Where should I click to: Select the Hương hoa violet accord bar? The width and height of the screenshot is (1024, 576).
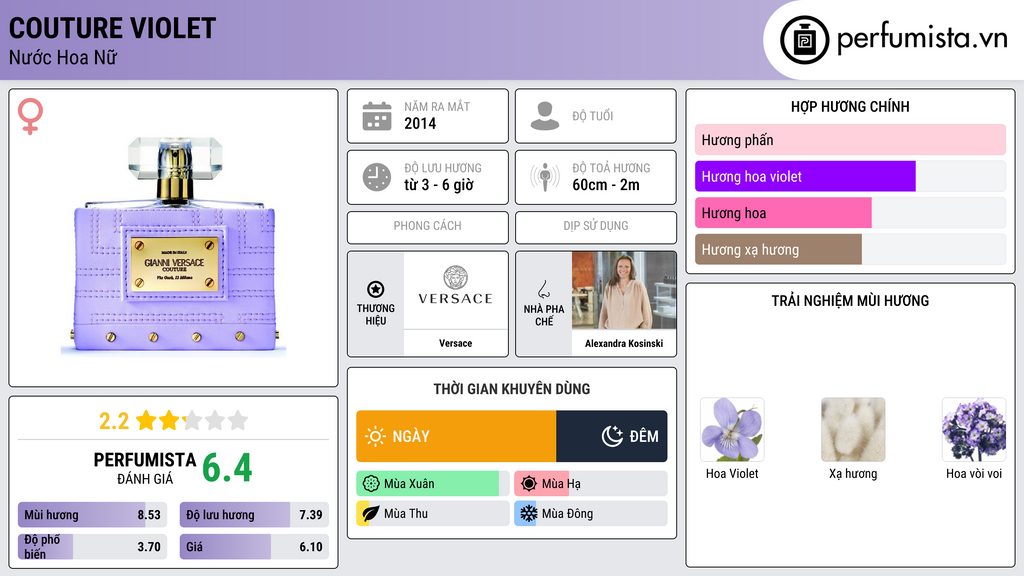pos(805,177)
